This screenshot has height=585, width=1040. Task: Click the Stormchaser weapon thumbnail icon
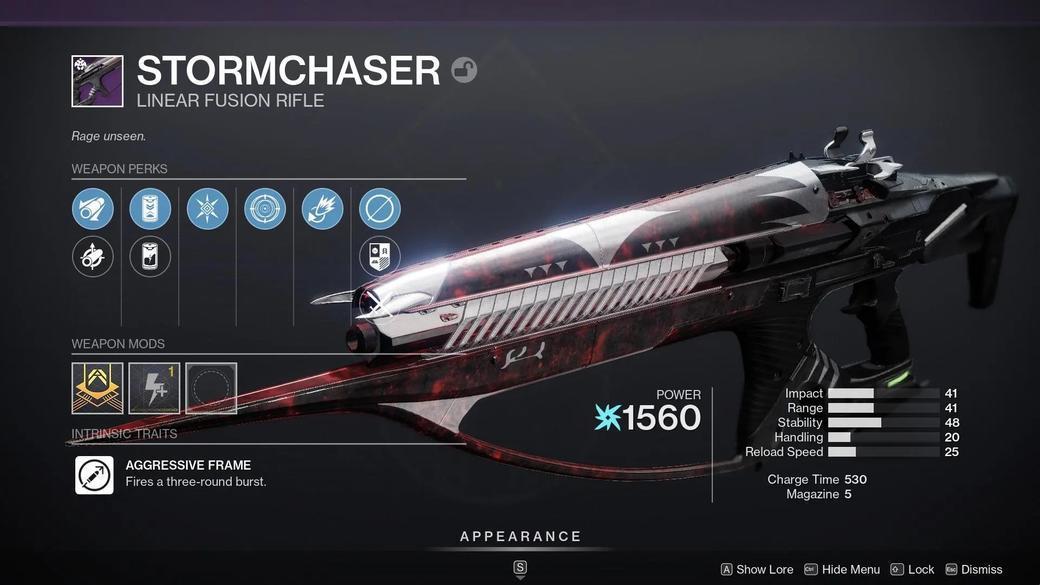(97, 81)
